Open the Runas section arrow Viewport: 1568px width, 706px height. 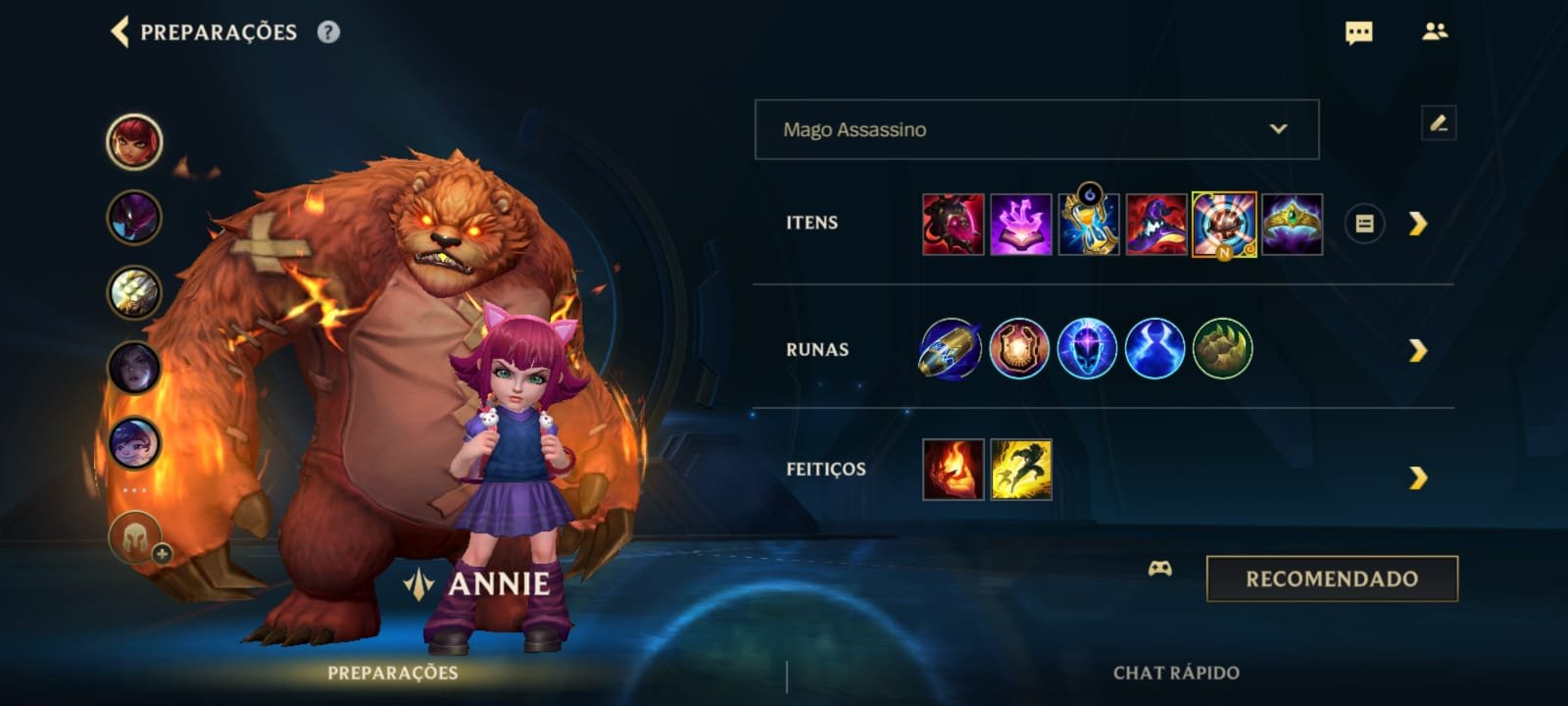(x=1417, y=350)
